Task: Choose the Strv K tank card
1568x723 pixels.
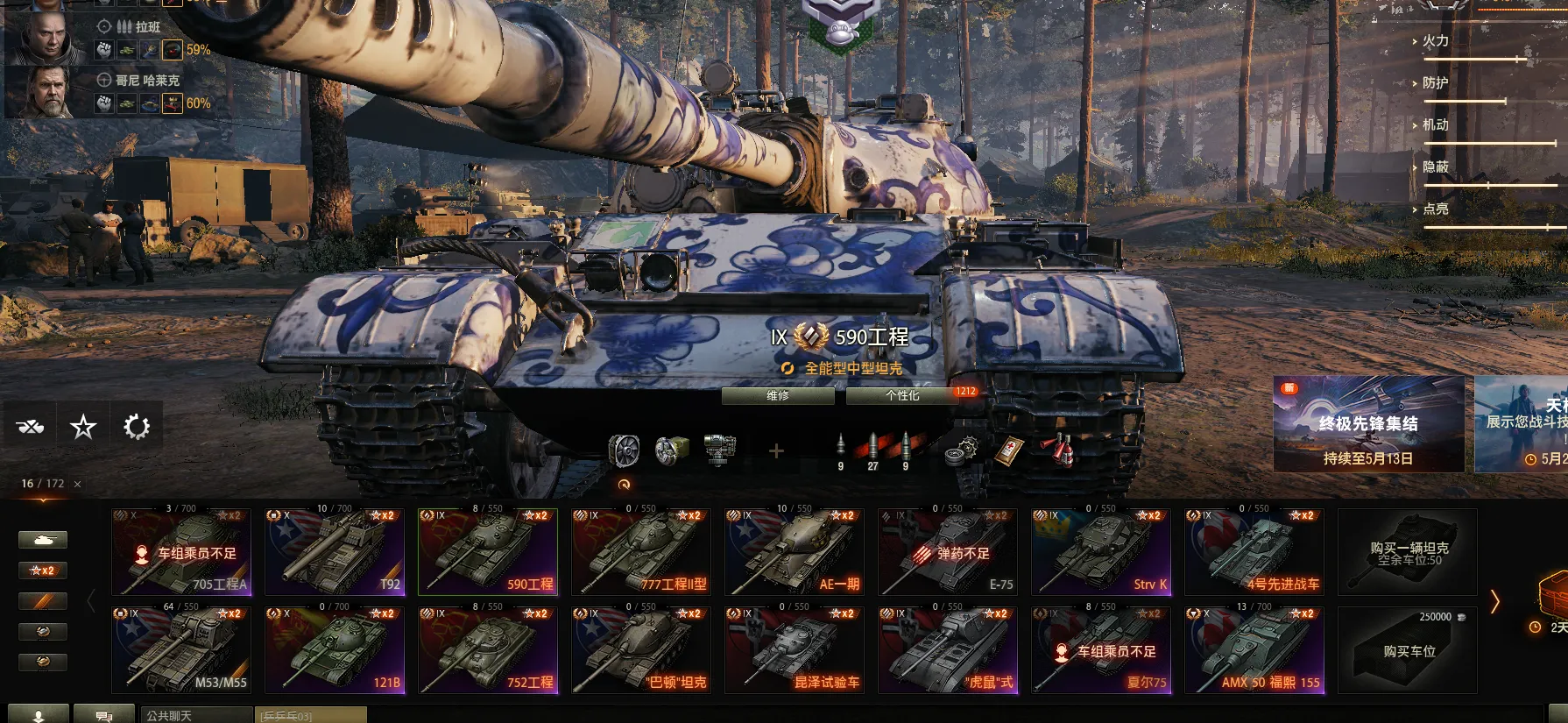Action: (x=1101, y=553)
